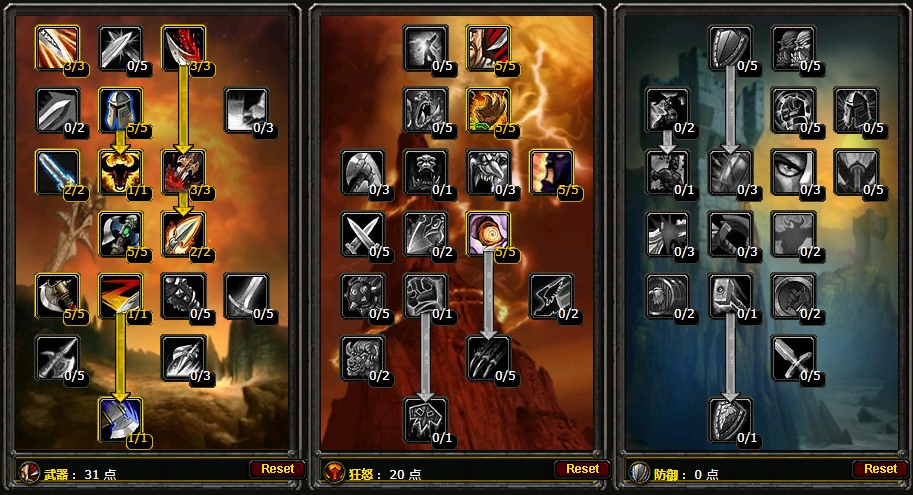Choose the red-haired warrior Cruelty talent

pos(488,47)
